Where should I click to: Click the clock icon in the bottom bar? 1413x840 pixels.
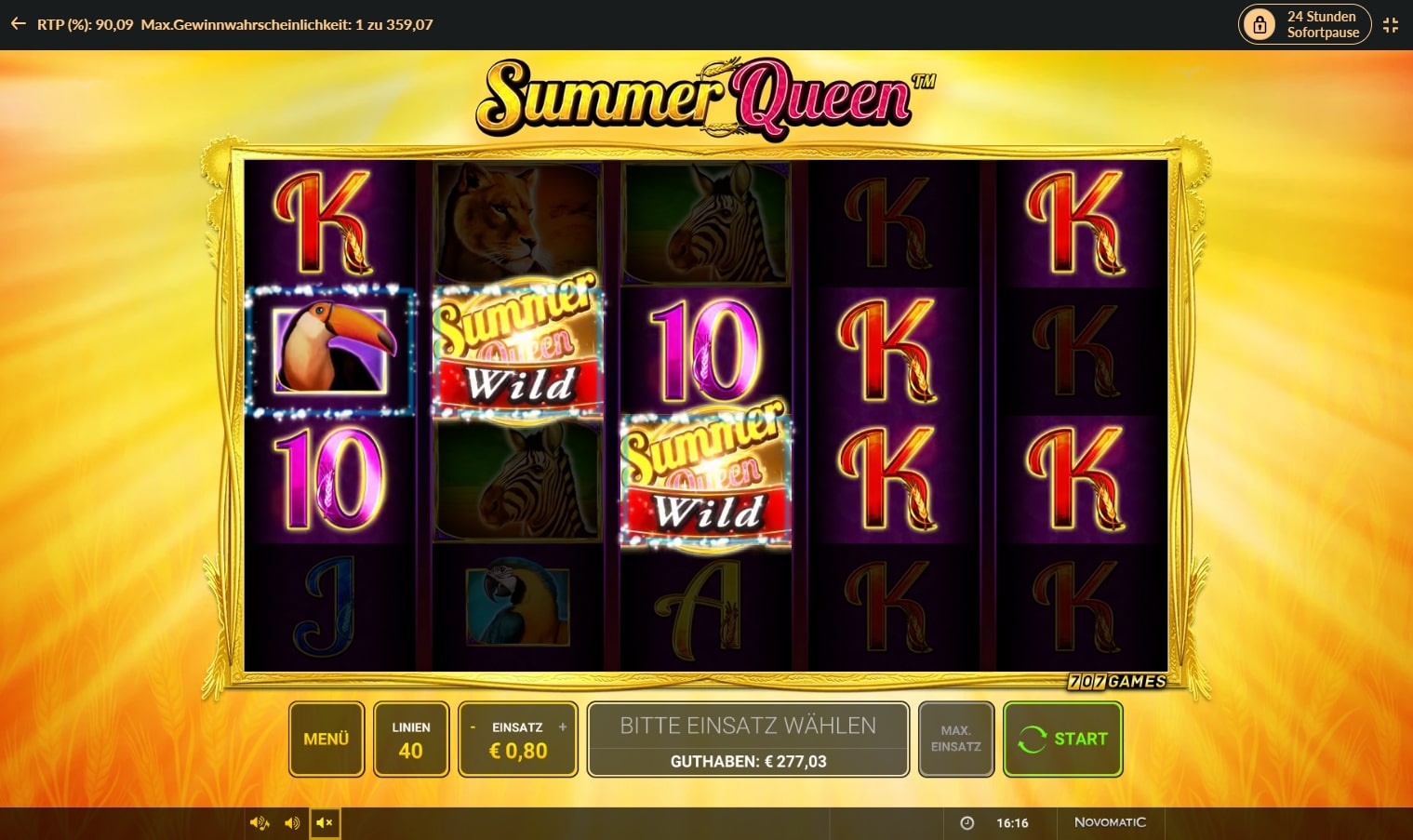click(x=967, y=822)
